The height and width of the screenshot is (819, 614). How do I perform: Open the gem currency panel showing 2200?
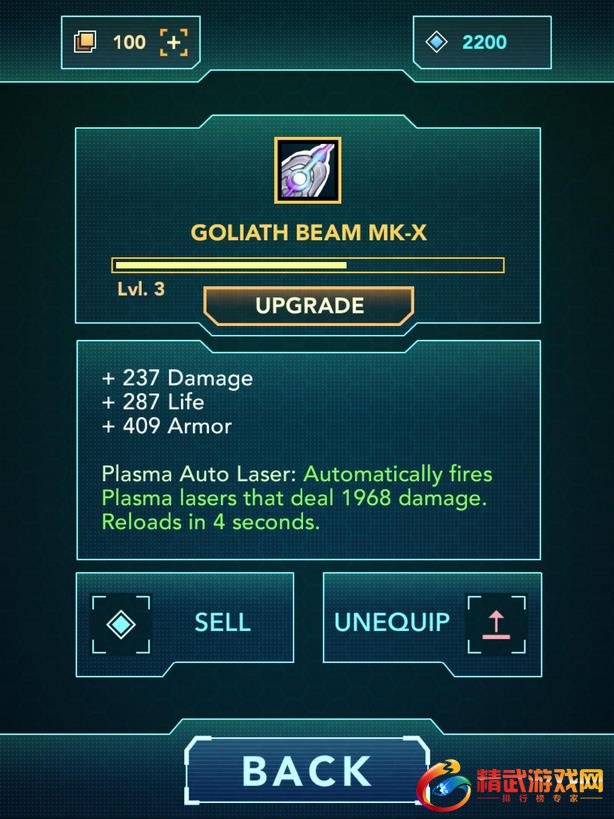(x=482, y=42)
